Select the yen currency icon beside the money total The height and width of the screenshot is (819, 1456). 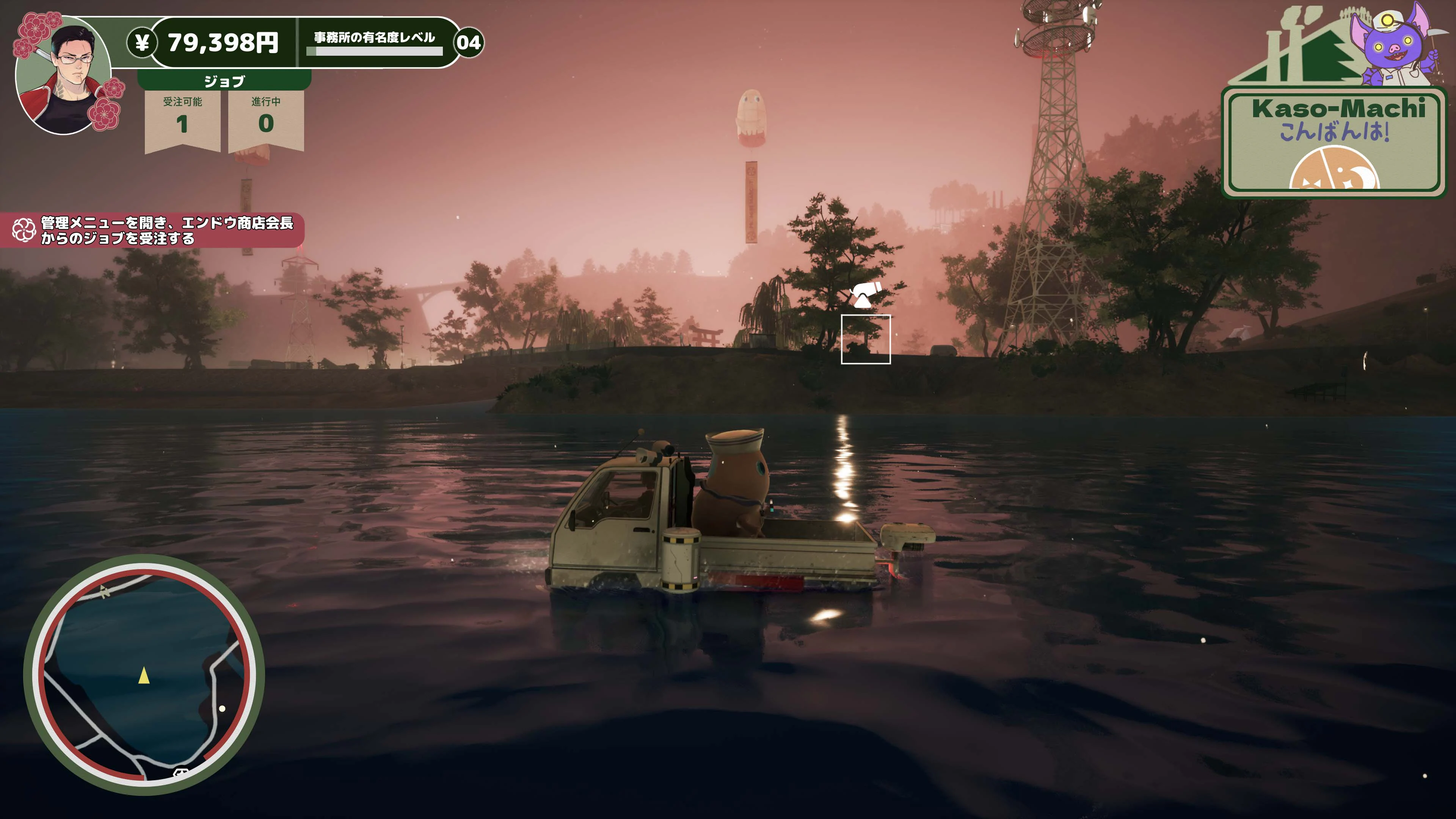pyautogui.click(x=143, y=42)
